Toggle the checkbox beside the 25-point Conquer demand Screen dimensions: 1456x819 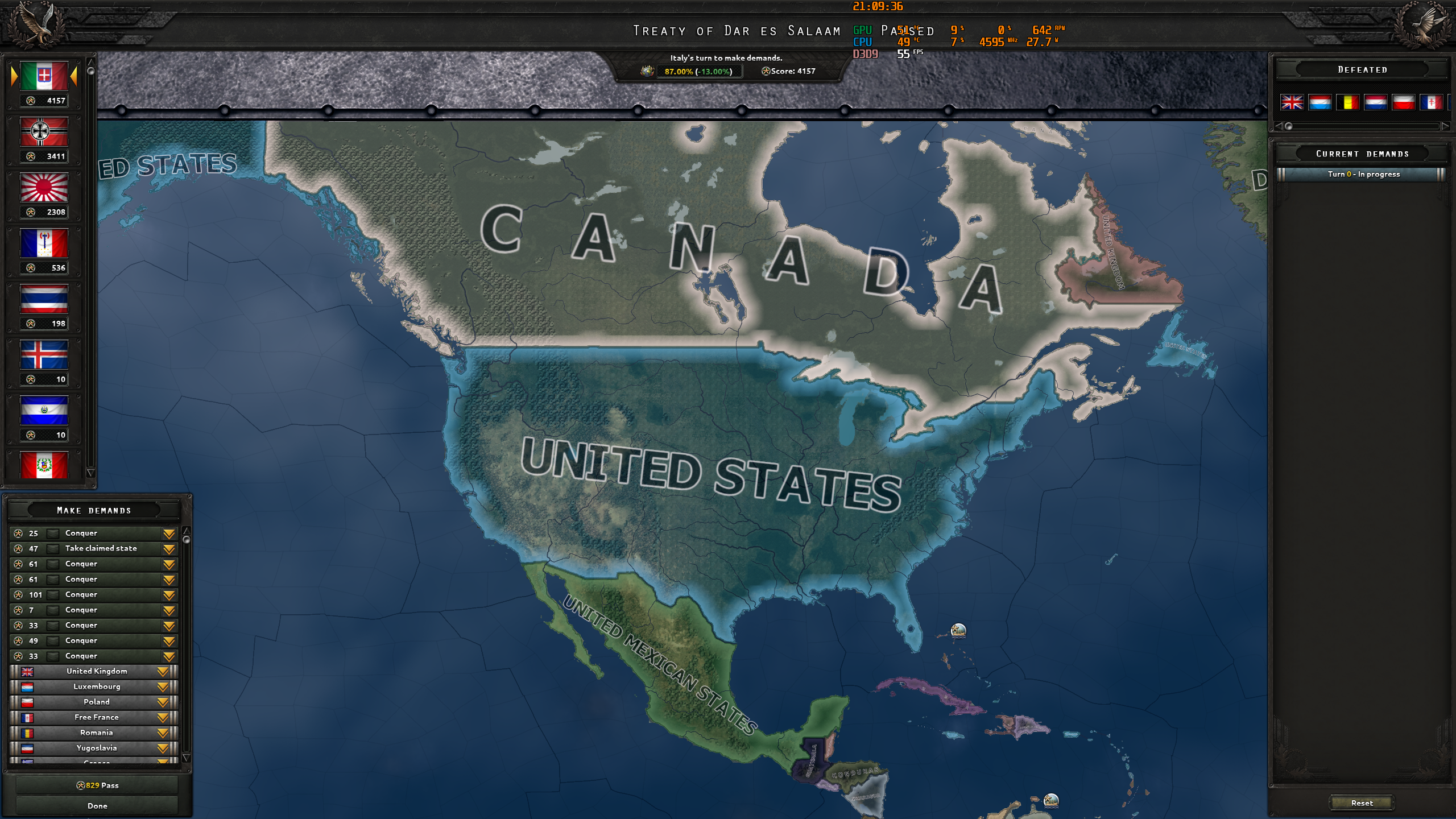(x=54, y=533)
